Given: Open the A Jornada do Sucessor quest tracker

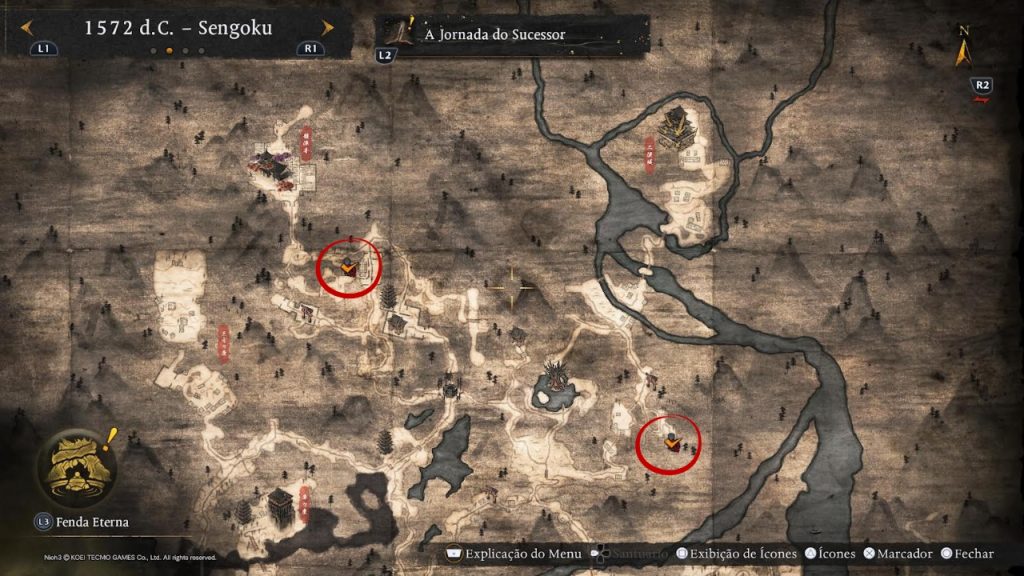Looking at the screenshot, I should point(494,34).
